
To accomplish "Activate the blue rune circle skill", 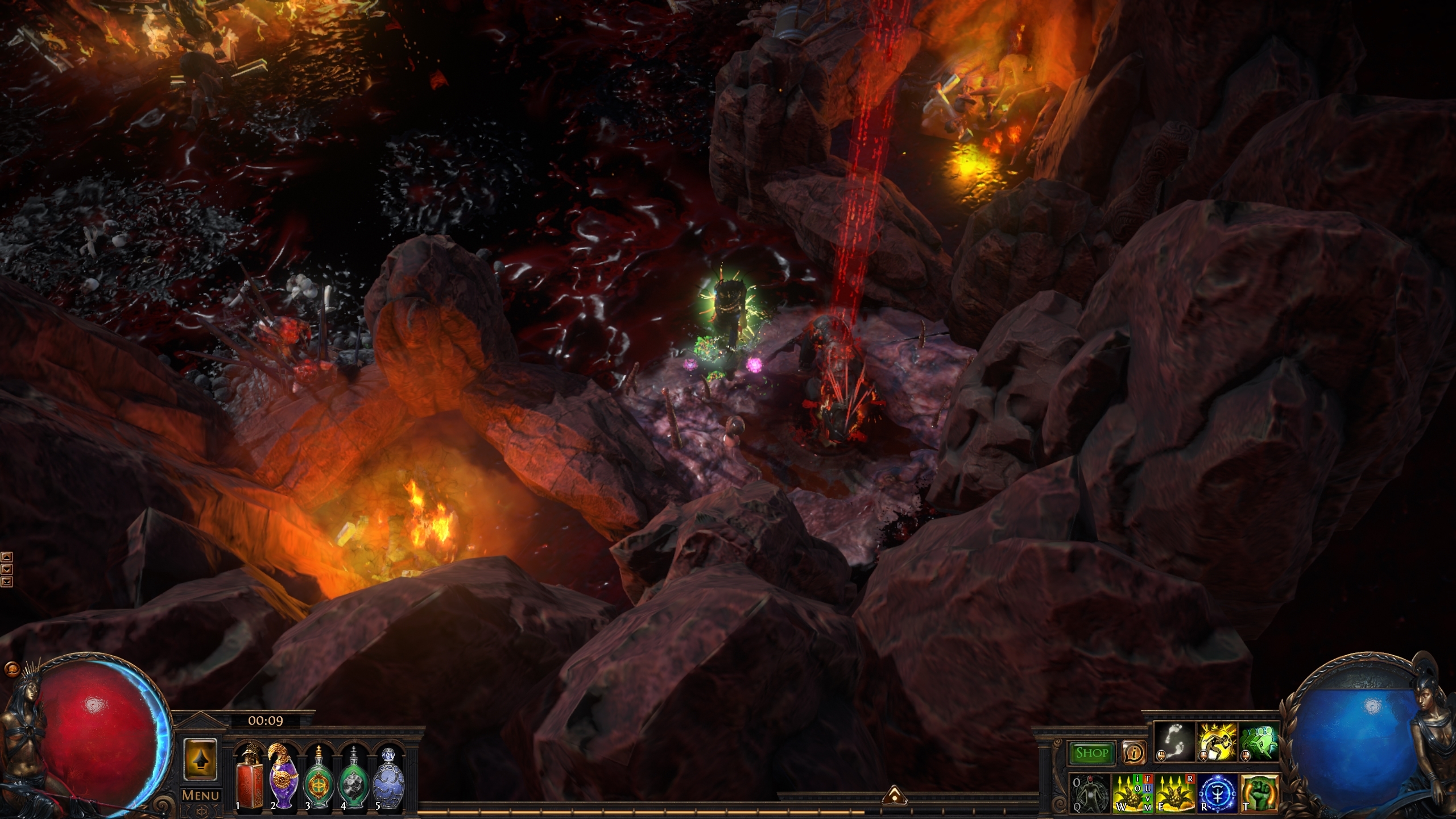I will click(1217, 793).
